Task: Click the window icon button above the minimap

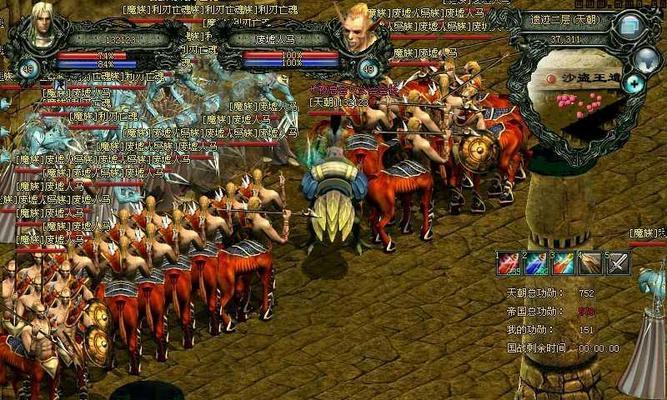Action: [628, 26]
